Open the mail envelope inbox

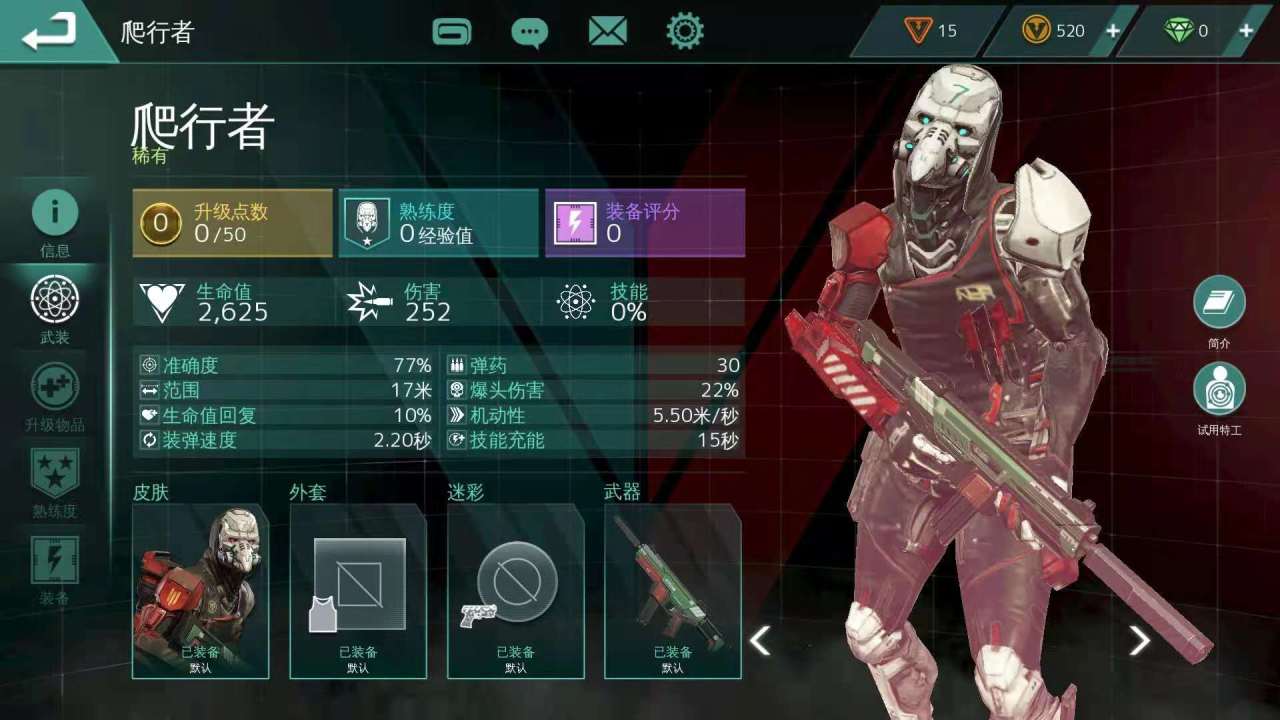point(607,32)
